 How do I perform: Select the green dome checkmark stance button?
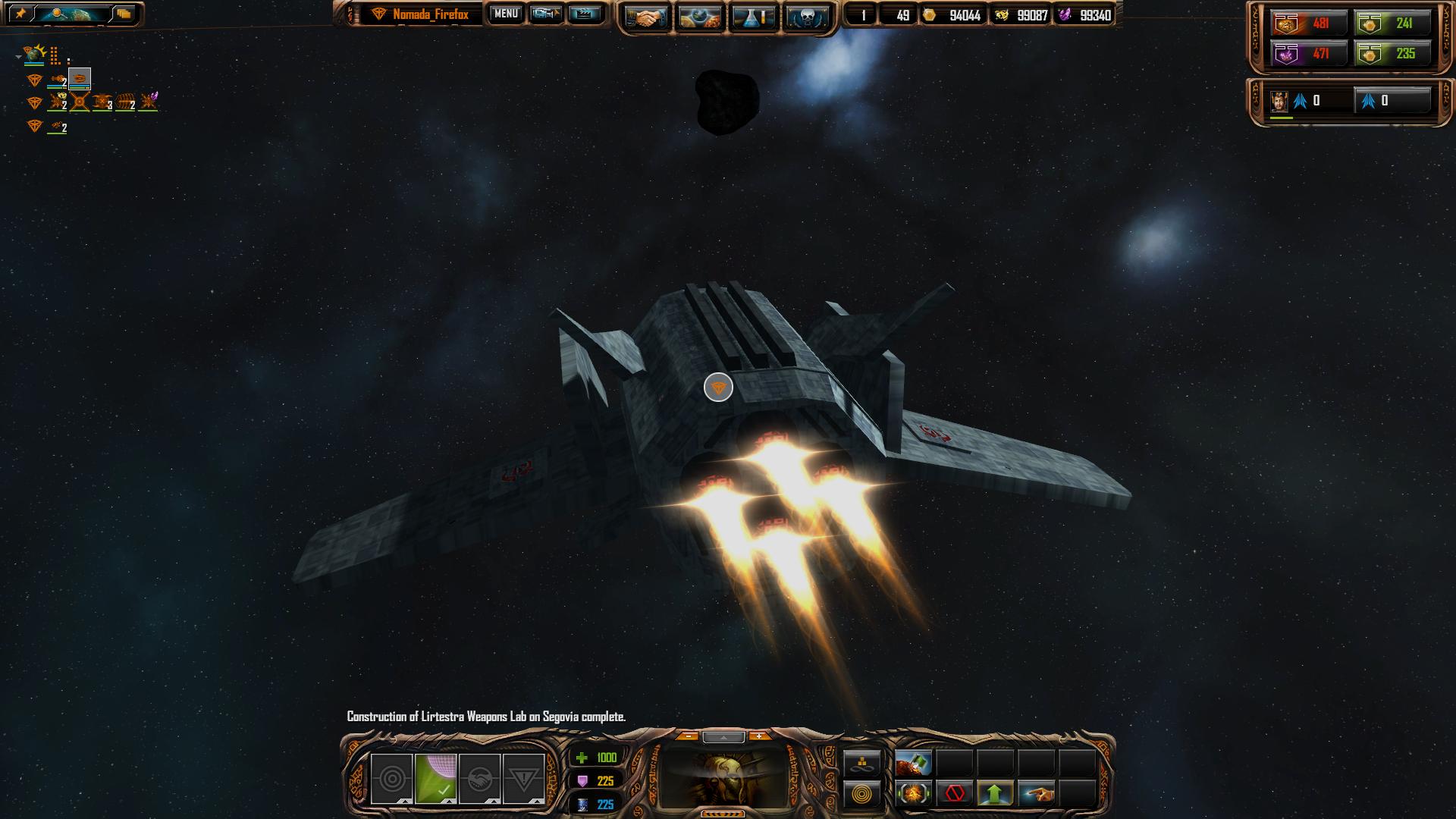pos(436,778)
